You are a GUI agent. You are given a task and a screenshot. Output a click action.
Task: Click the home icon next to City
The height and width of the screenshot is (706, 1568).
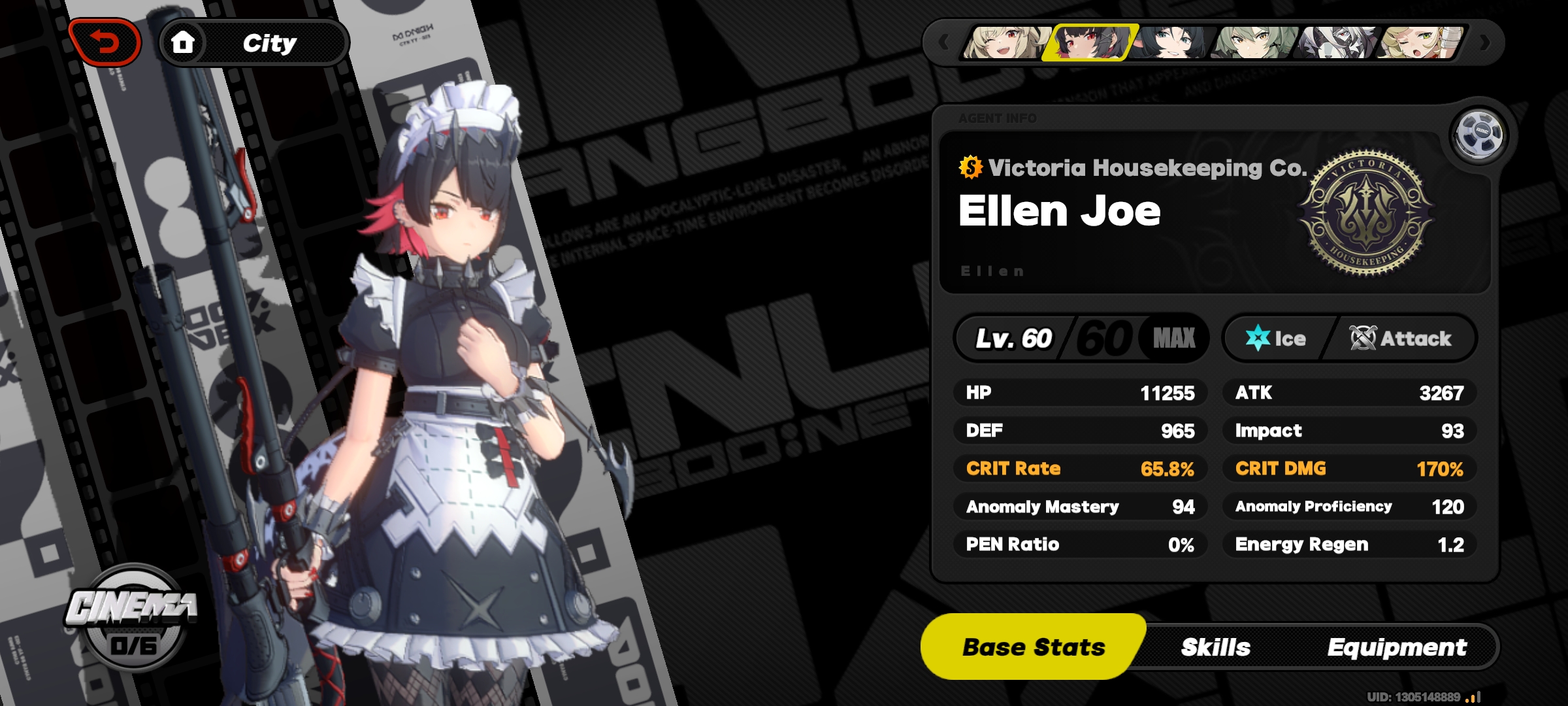[x=184, y=42]
